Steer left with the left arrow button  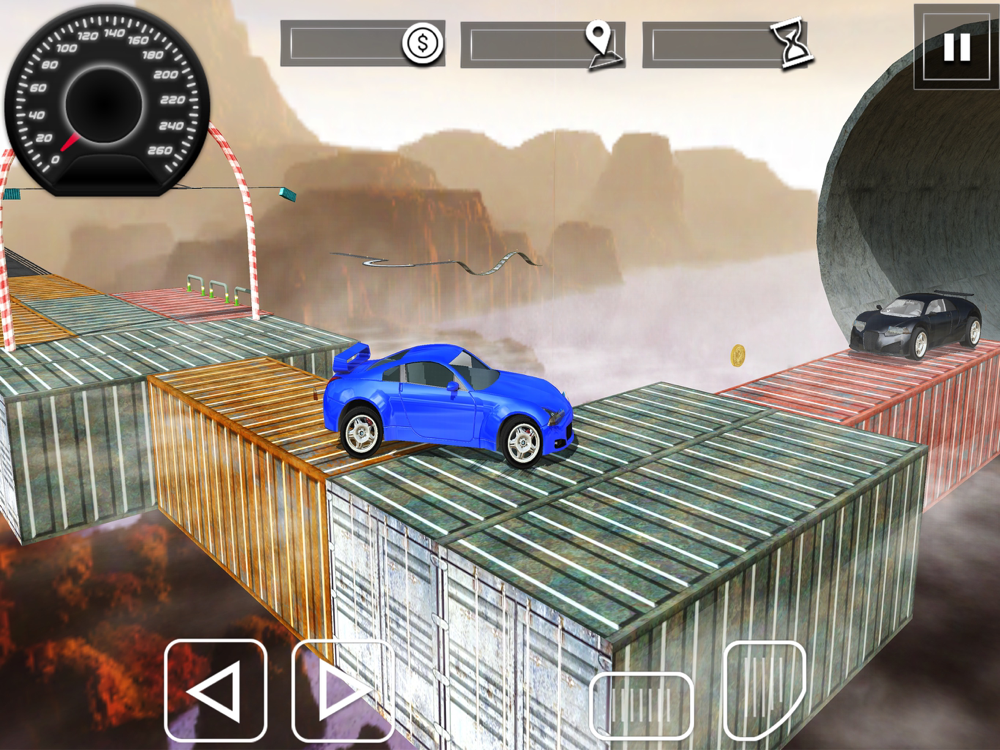(215, 690)
